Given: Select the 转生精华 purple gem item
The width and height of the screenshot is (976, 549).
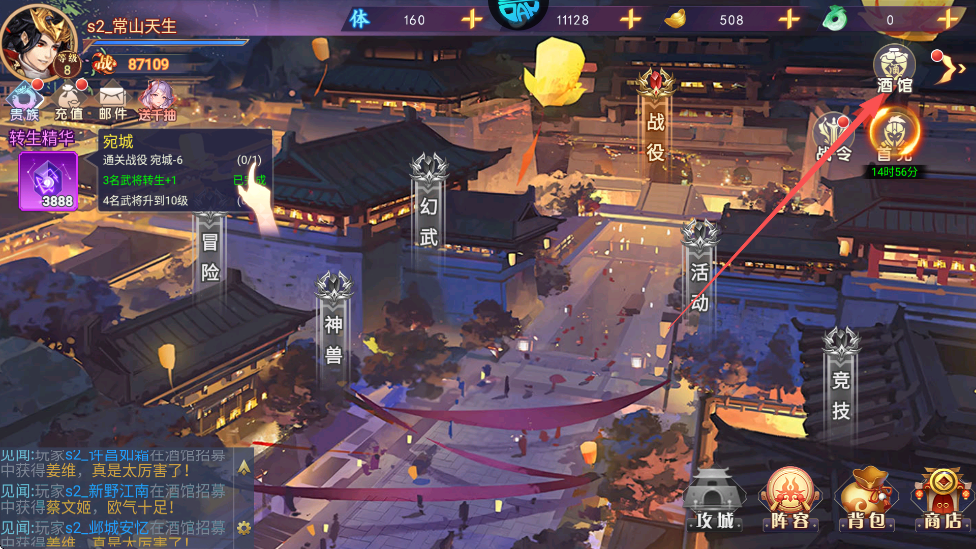Looking at the screenshot, I should click(x=48, y=180).
